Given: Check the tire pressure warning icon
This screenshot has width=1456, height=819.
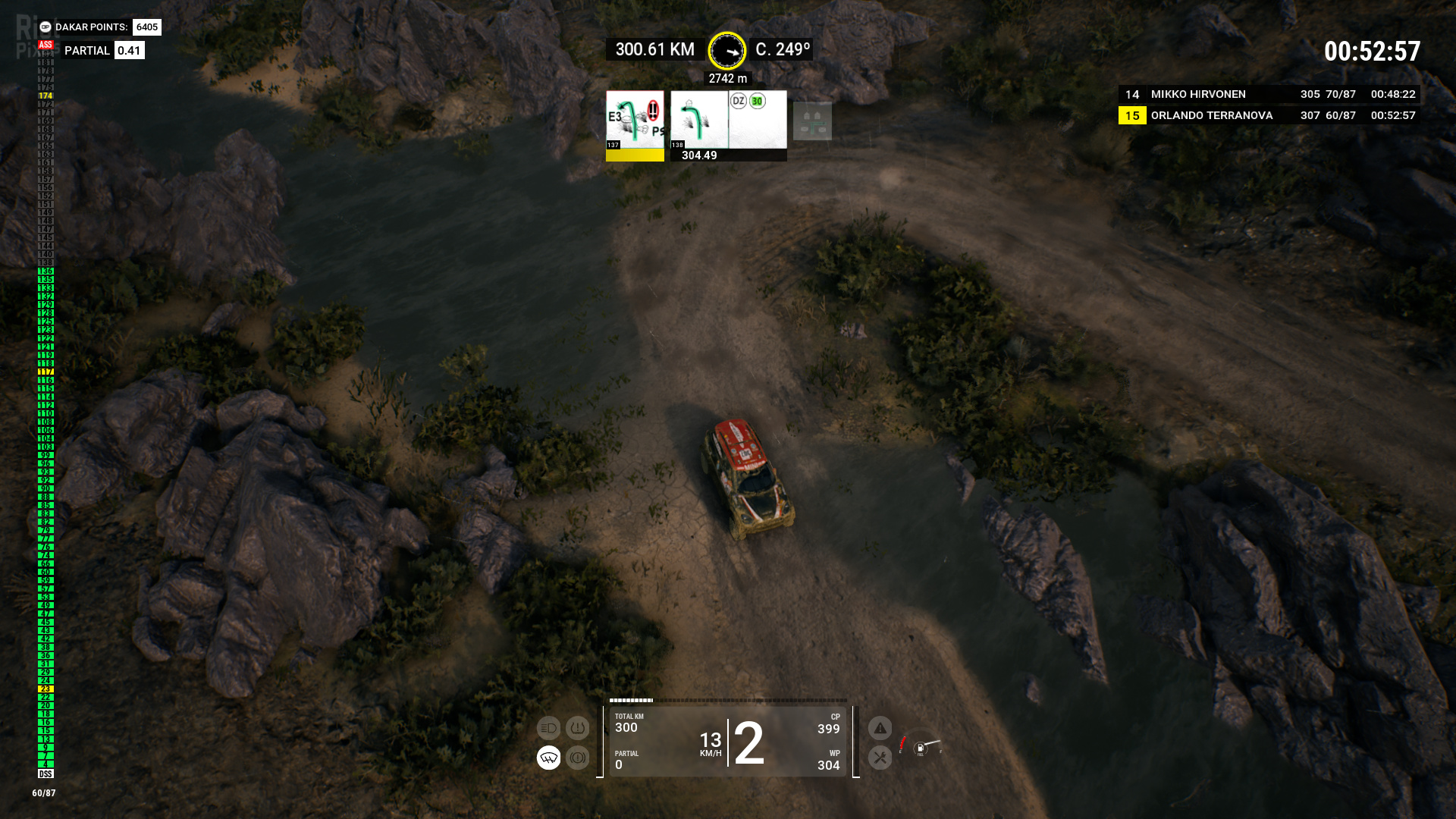Looking at the screenshot, I should pyautogui.click(x=577, y=728).
